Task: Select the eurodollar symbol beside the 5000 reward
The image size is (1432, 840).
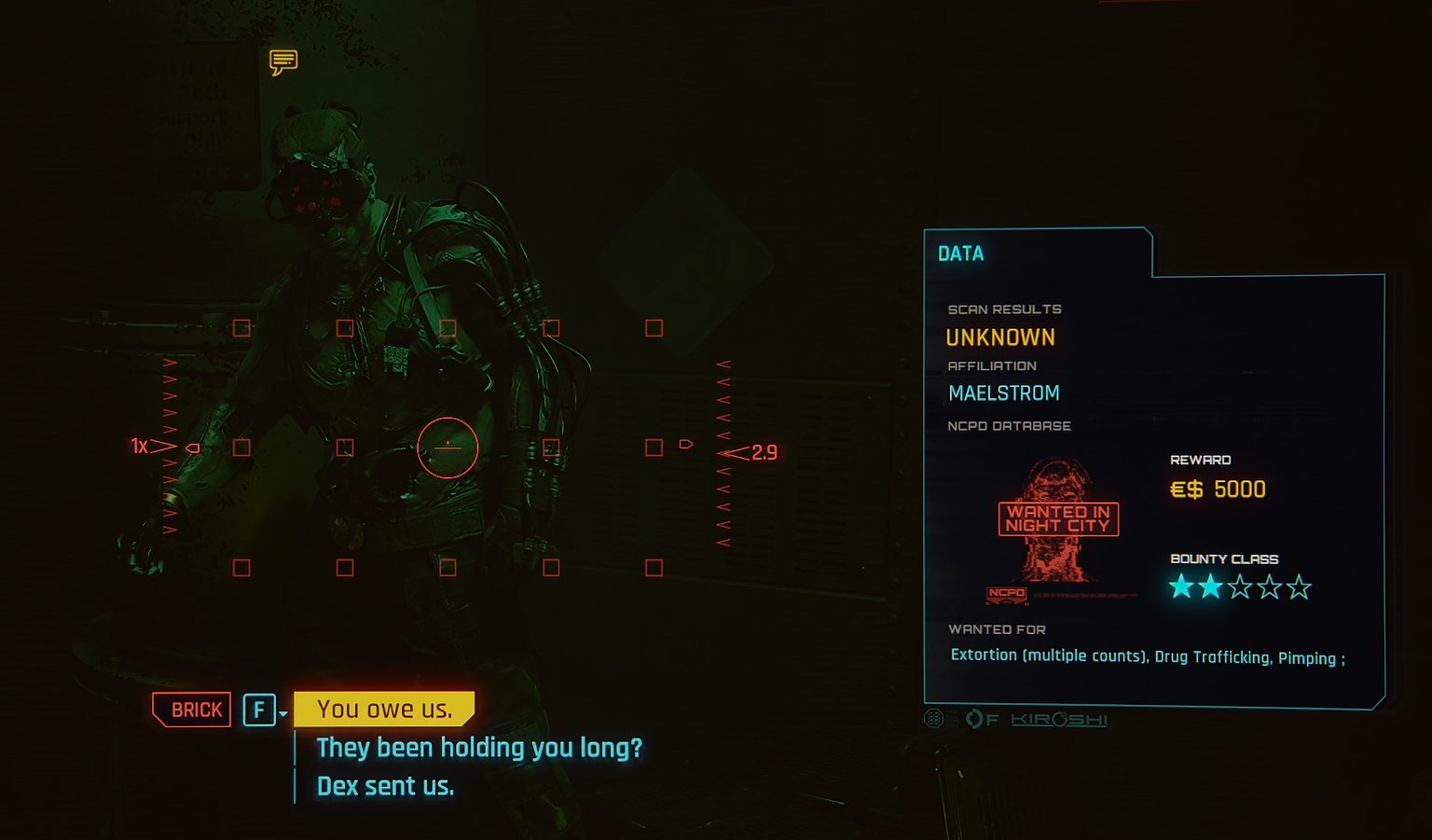Action: (1184, 489)
